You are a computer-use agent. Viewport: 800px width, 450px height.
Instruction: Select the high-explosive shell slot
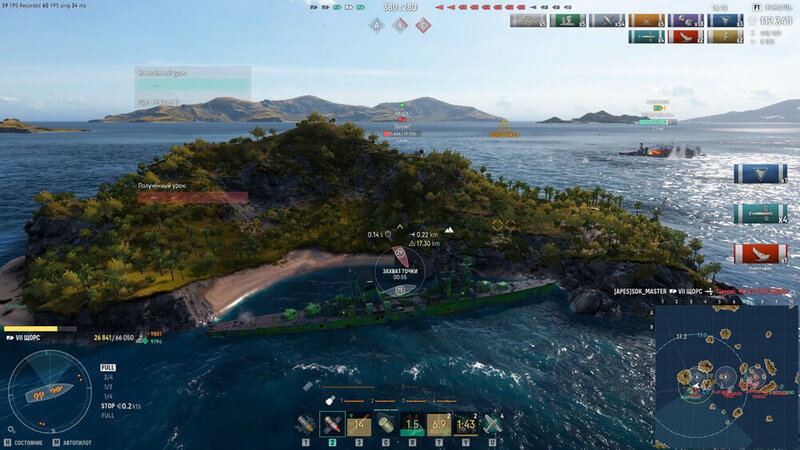[x=305, y=424]
